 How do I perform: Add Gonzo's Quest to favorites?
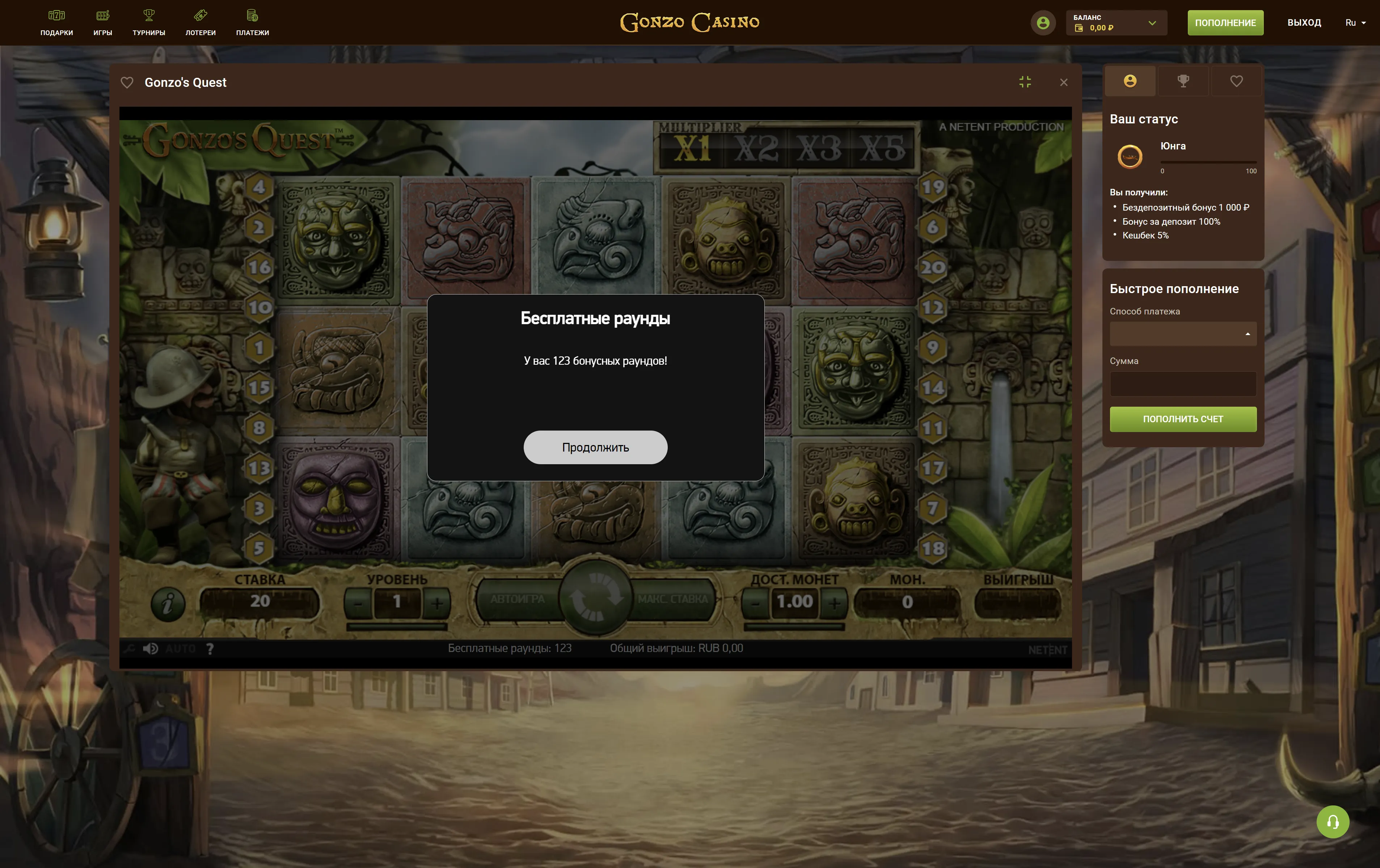[127, 82]
